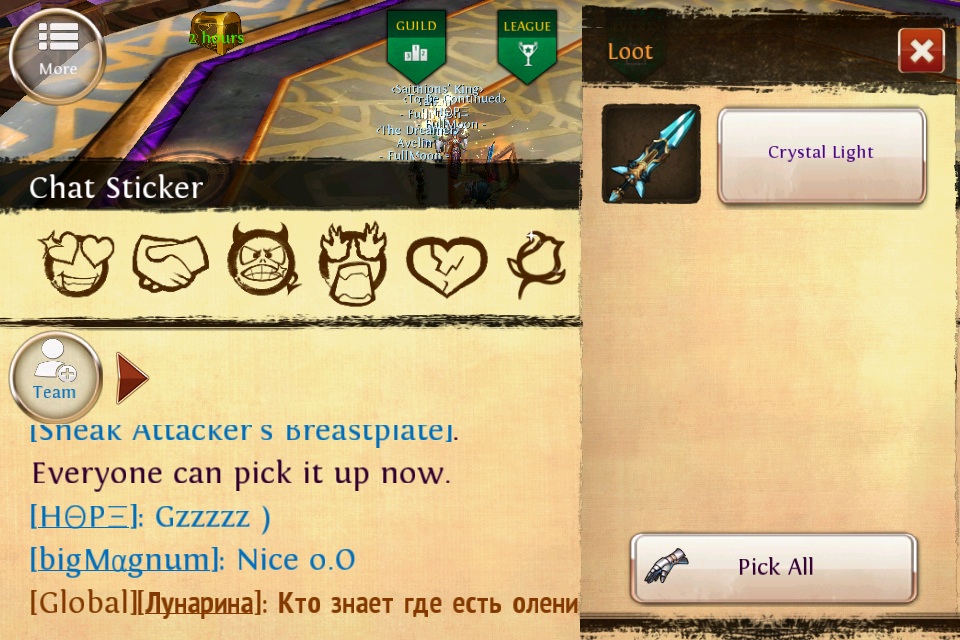The width and height of the screenshot is (960, 640).
Task: Pick up the Crystal Light item
Action: (821, 155)
